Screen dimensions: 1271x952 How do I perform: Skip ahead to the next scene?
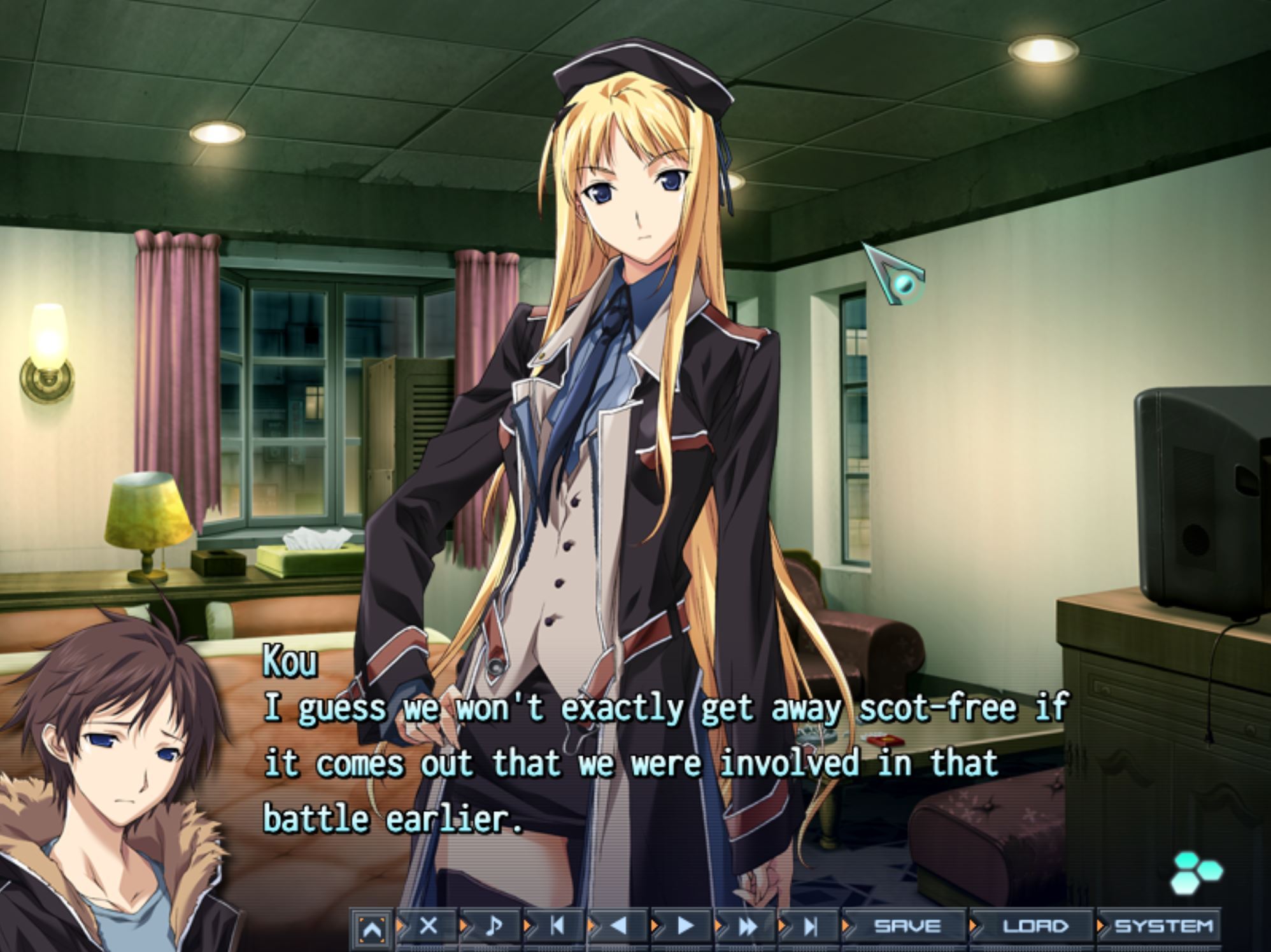coord(811,927)
